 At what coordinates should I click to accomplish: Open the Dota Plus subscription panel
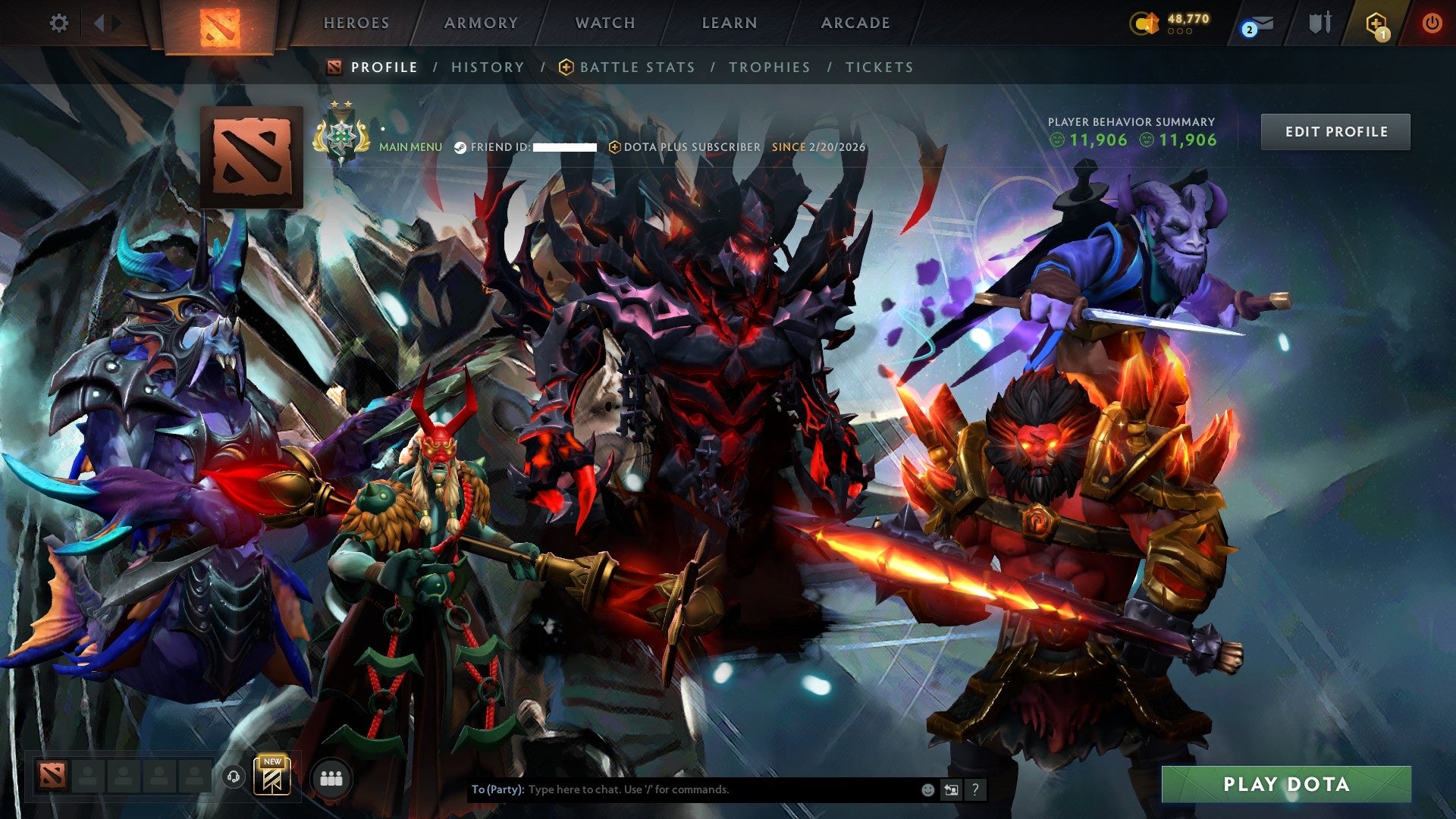pos(1376,23)
